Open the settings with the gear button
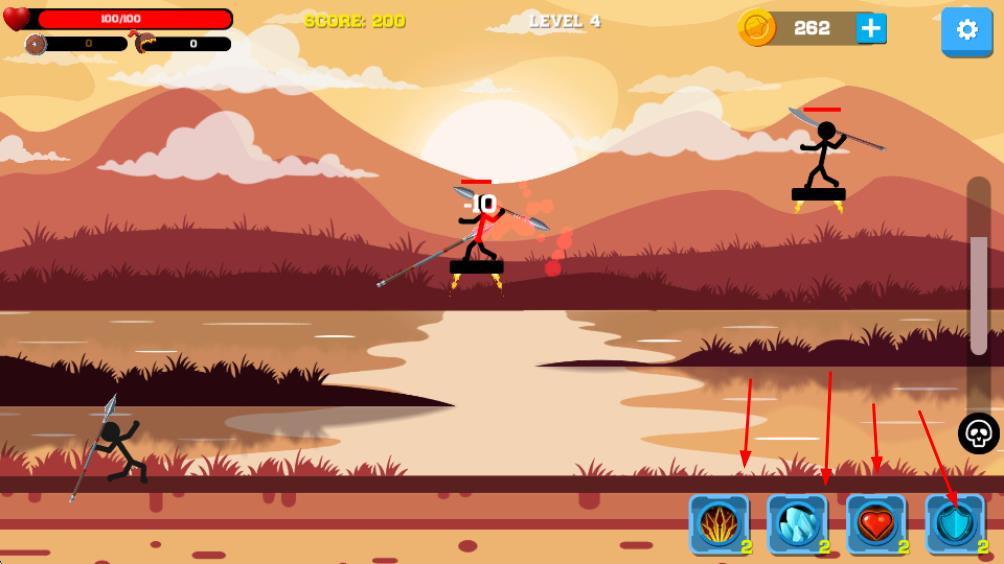Viewport: 1004px width, 564px height. pyautogui.click(x=966, y=30)
